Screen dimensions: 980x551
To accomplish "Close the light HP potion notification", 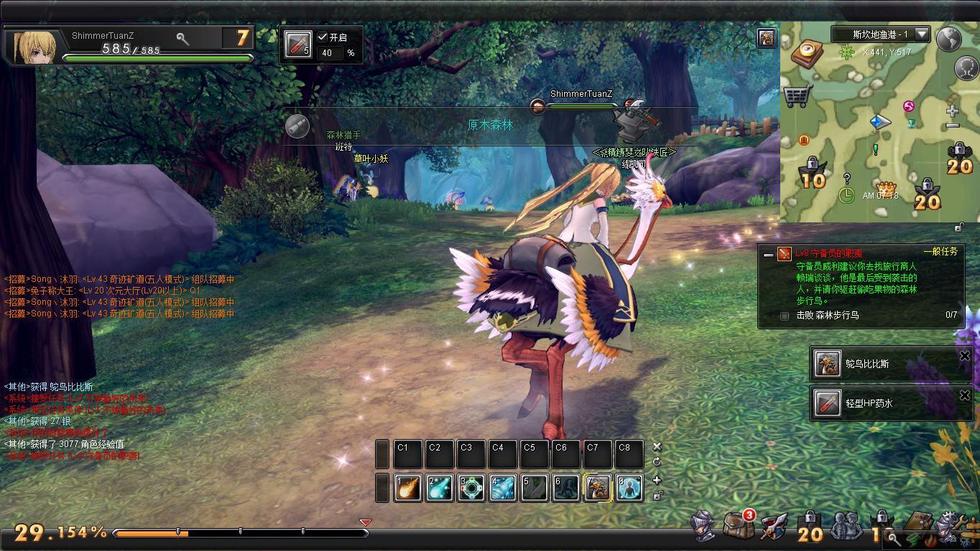I will (x=965, y=396).
